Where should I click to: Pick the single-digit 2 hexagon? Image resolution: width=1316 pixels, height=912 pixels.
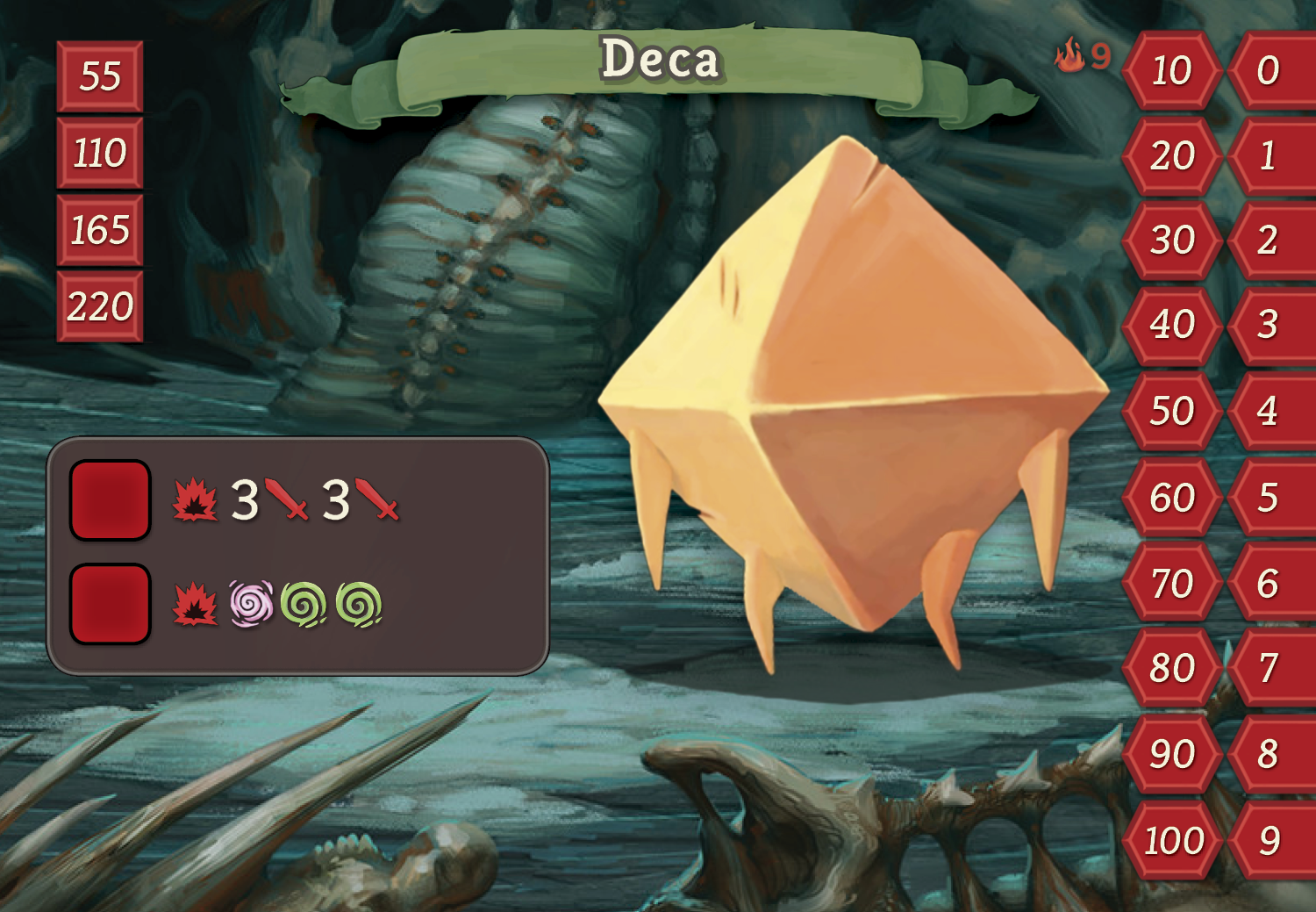(x=1269, y=240)
